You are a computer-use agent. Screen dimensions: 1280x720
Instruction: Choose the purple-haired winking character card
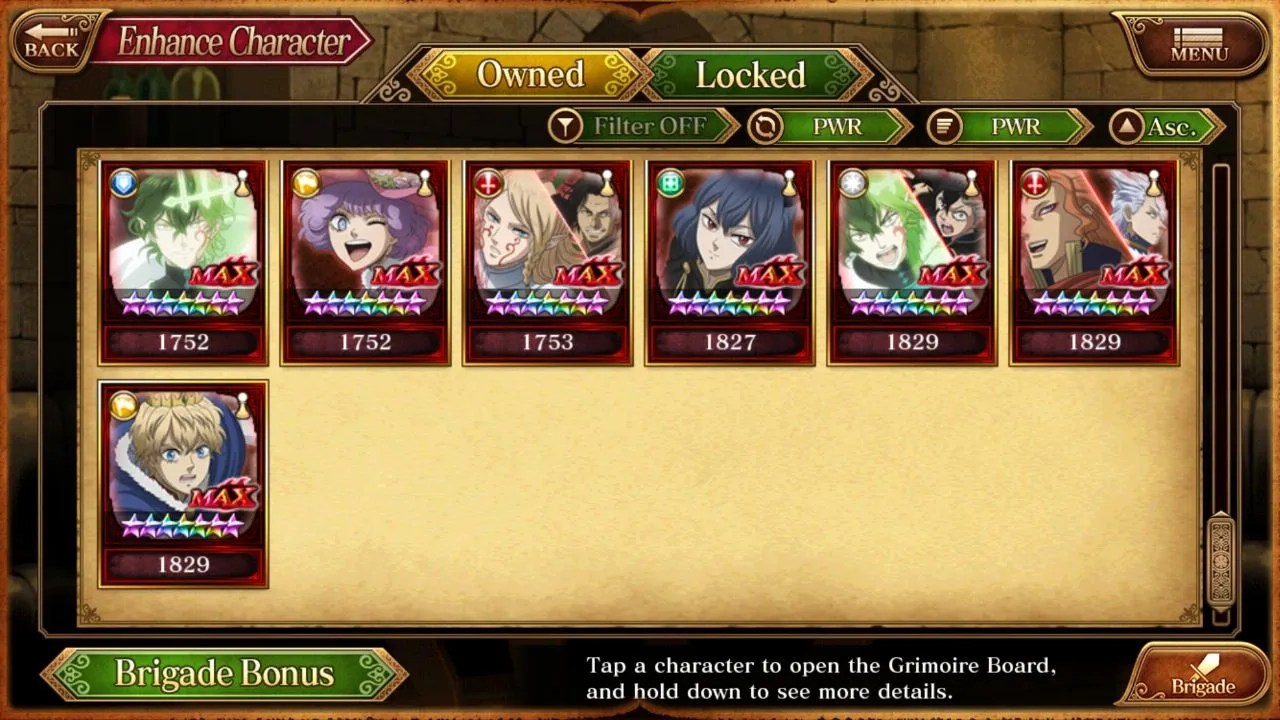[365, 262]
